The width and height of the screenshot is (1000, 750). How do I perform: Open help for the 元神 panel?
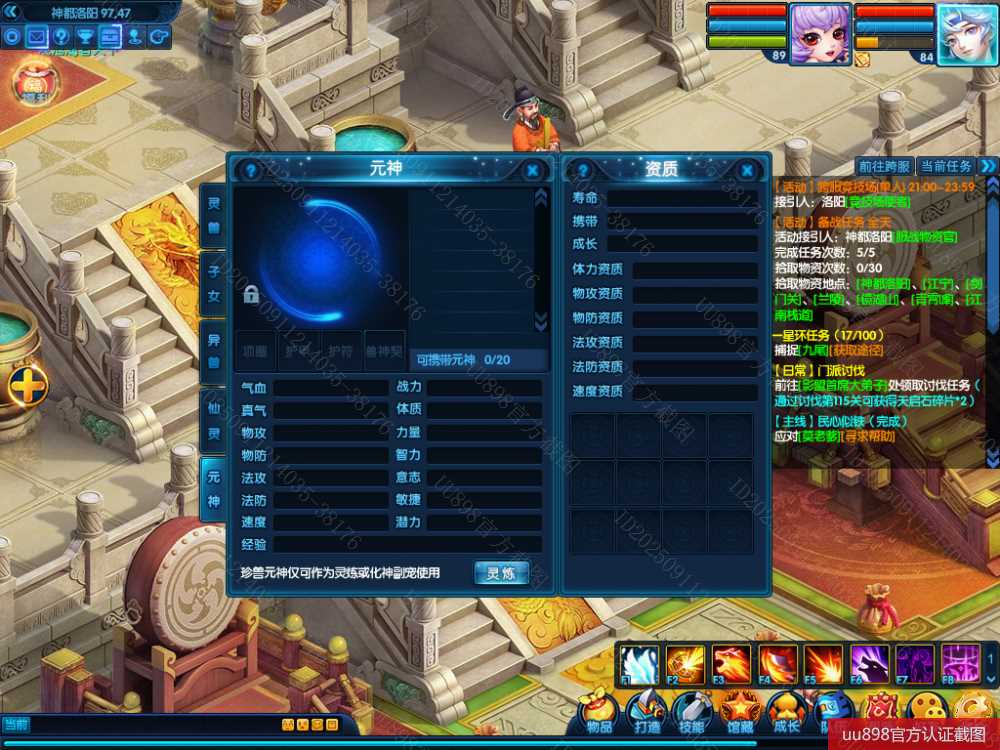[251, 170]
